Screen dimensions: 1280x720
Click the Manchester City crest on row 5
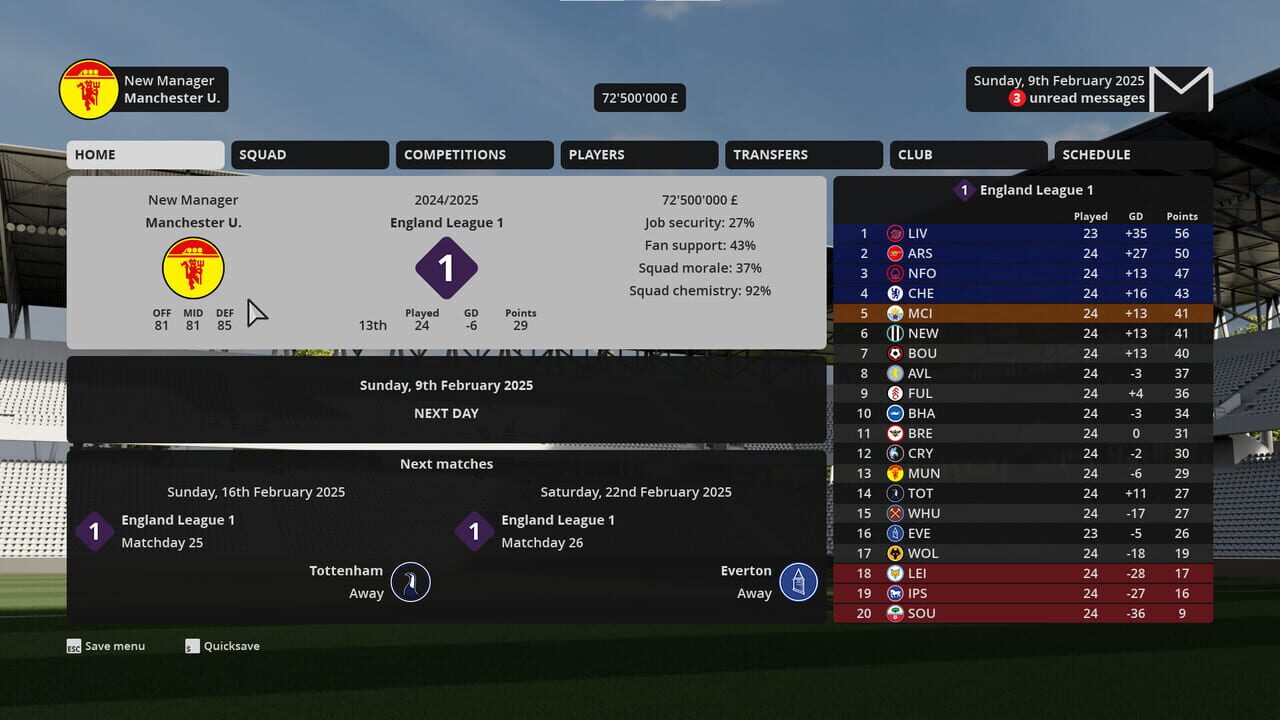[896, 313]
